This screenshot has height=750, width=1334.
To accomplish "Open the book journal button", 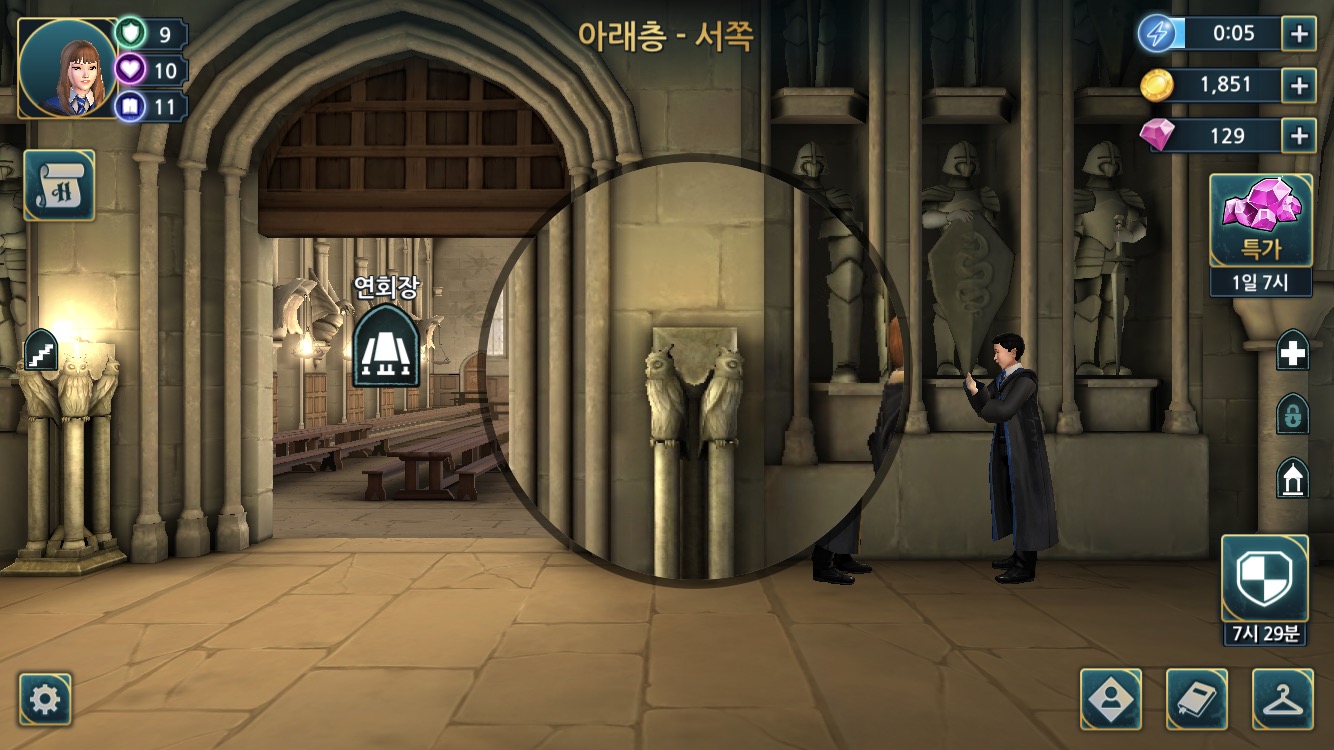I will click(x=1197, y=698).
